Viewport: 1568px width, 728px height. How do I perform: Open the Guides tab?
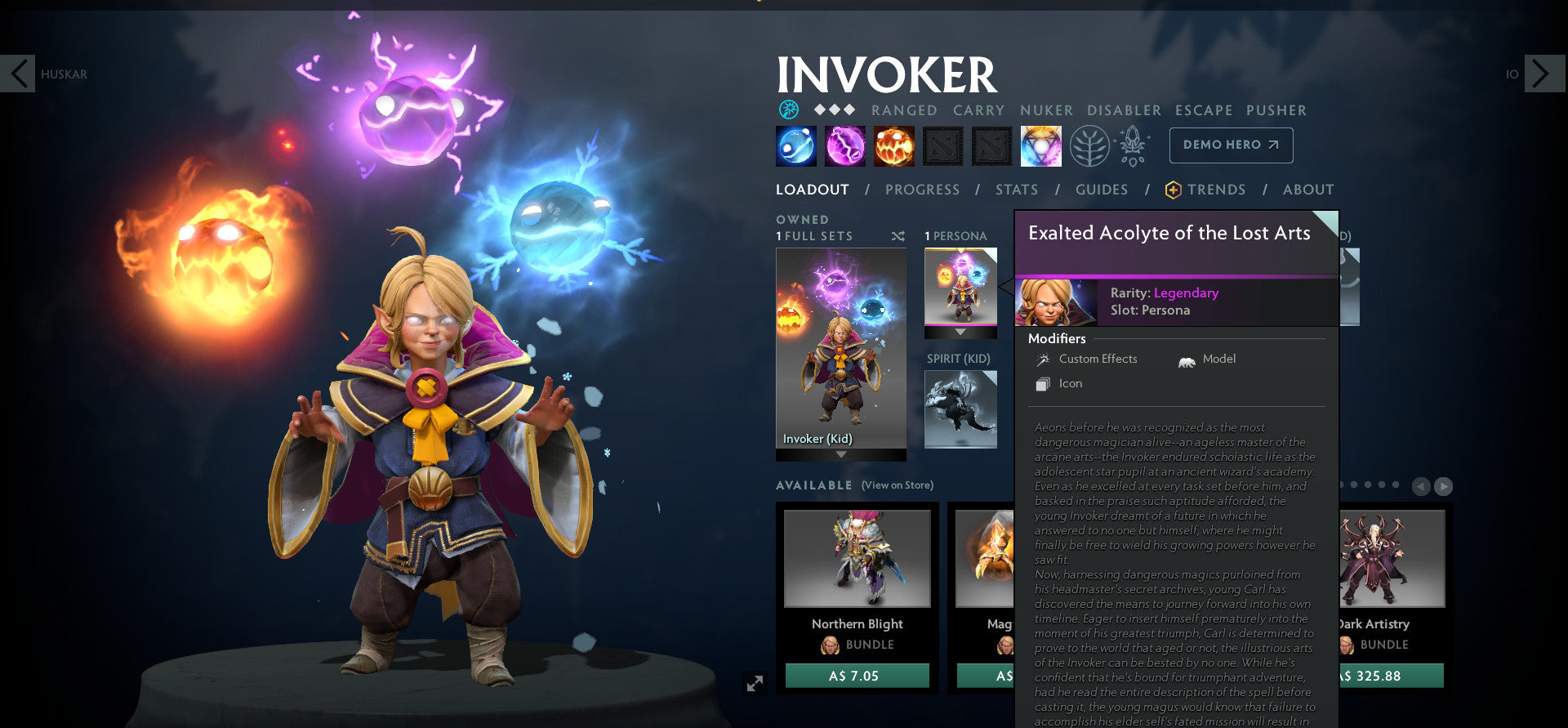click(x=1101, y=189)
